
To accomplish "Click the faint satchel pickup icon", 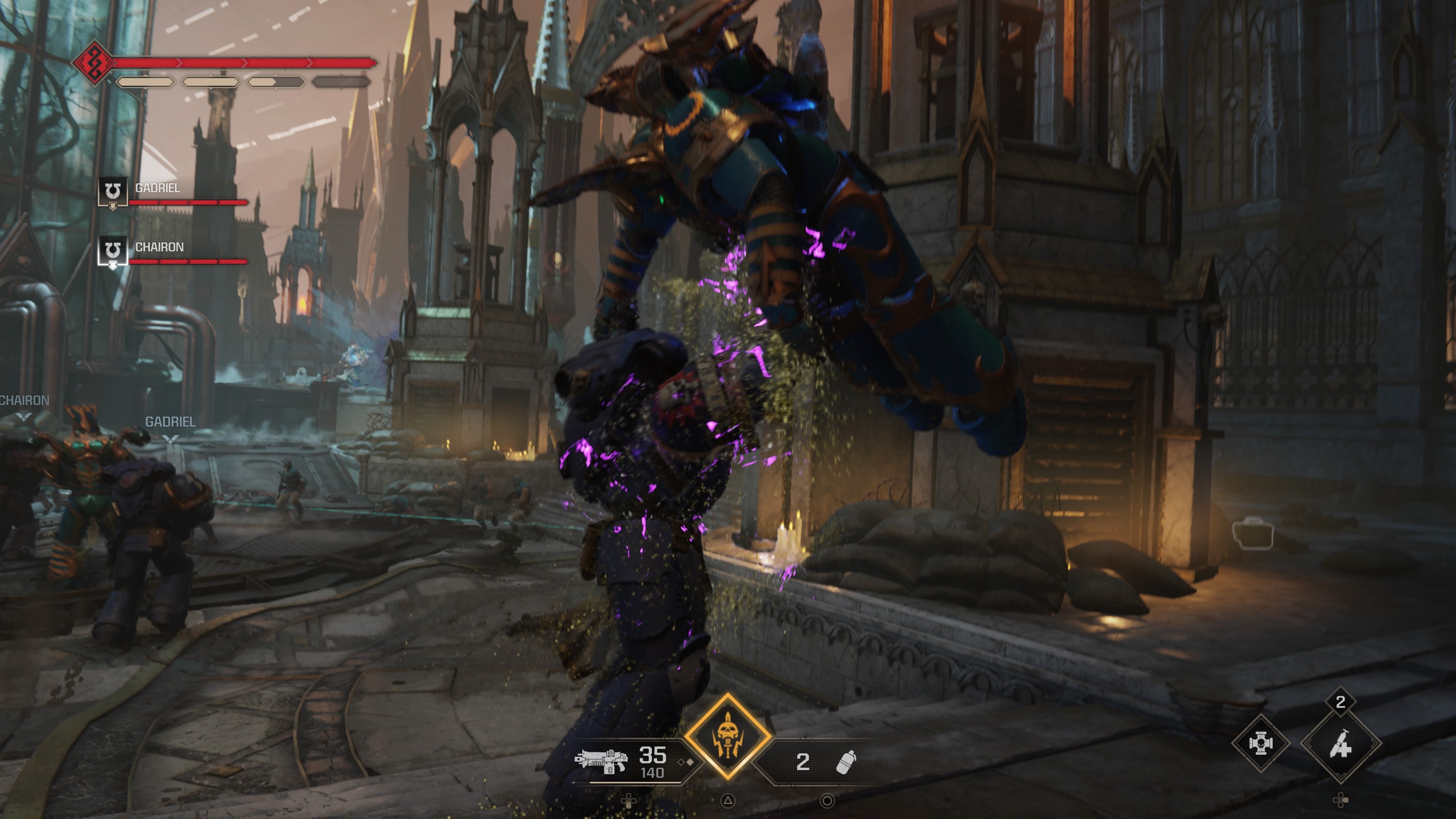I will click(1252, 533).
